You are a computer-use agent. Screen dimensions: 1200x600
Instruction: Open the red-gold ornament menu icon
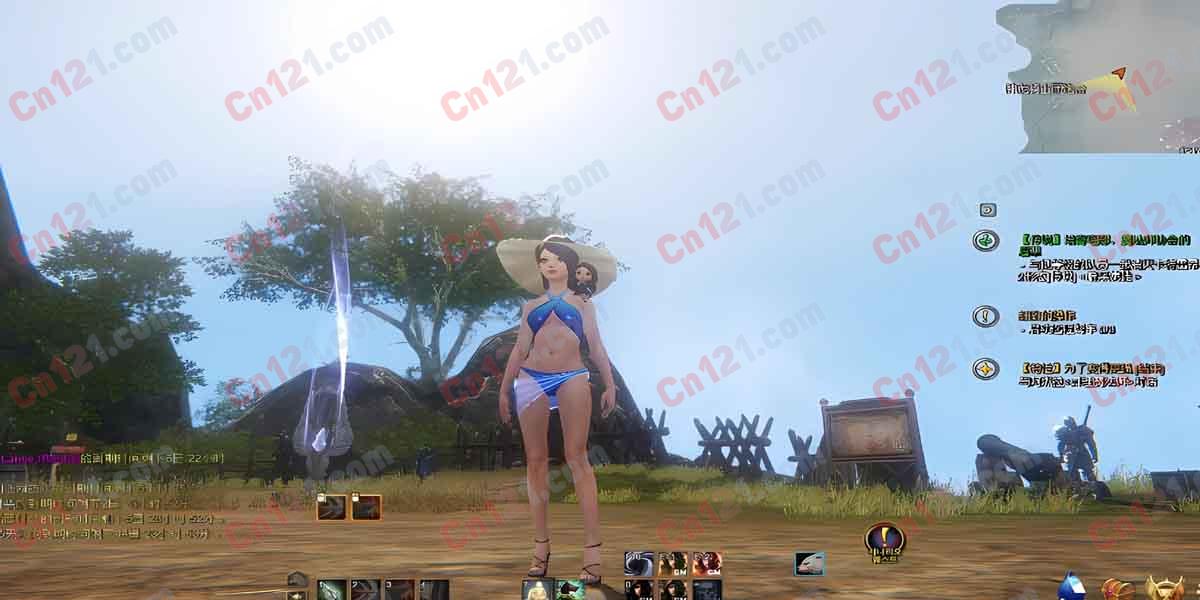click(1118, 588)
